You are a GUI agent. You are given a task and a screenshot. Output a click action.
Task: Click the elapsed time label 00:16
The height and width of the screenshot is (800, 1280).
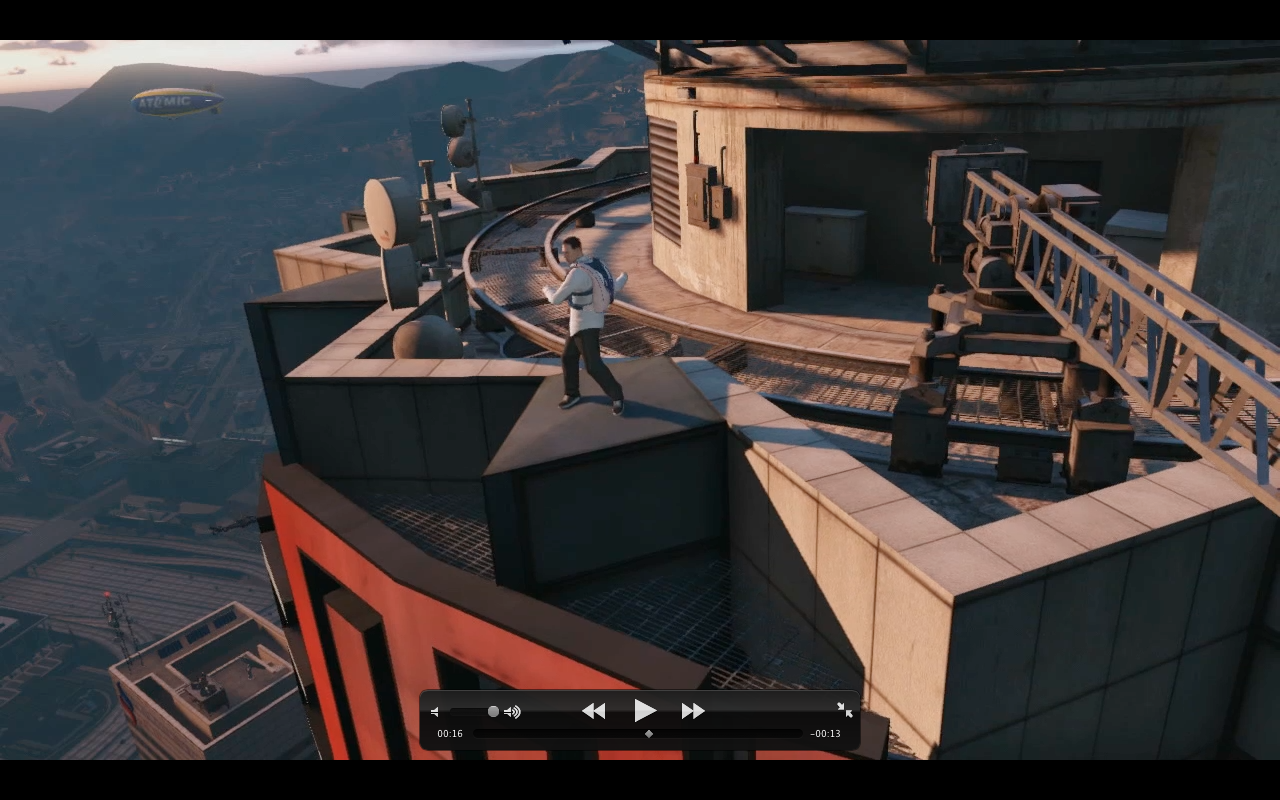point(450,733)
